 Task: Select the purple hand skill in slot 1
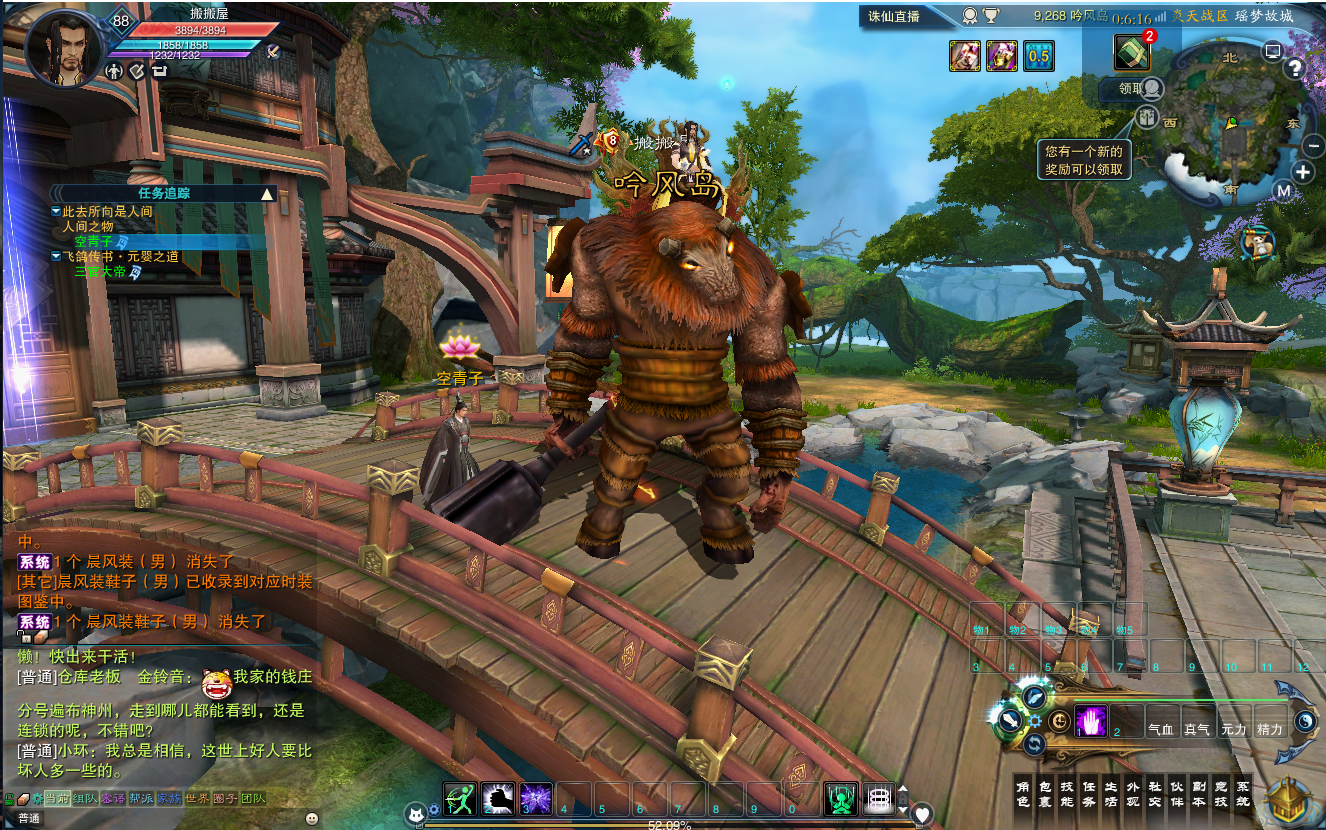pos(1090,721)
